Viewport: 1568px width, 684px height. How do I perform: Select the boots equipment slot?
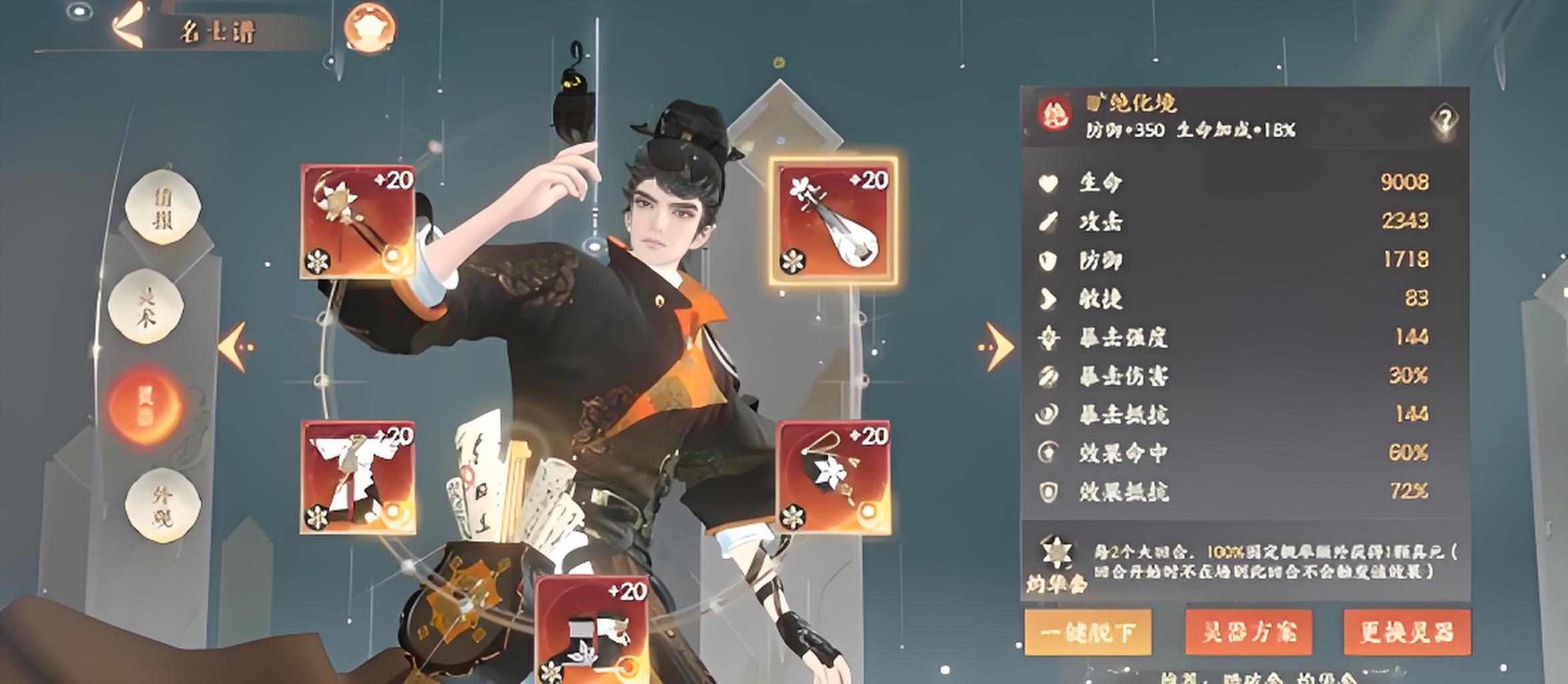tap(592, 629)
